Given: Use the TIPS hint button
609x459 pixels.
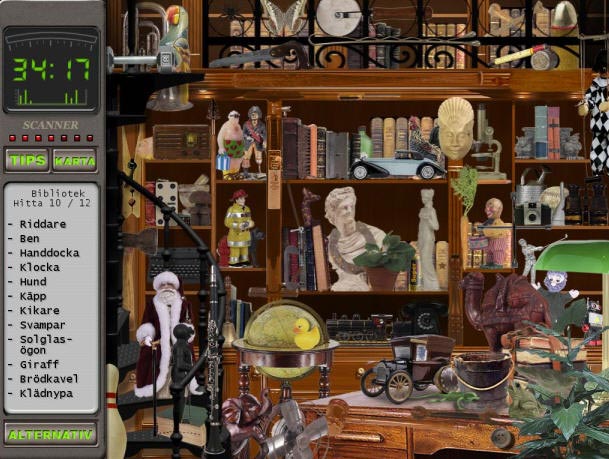Looking at the screenshot, I should (27, 160).
